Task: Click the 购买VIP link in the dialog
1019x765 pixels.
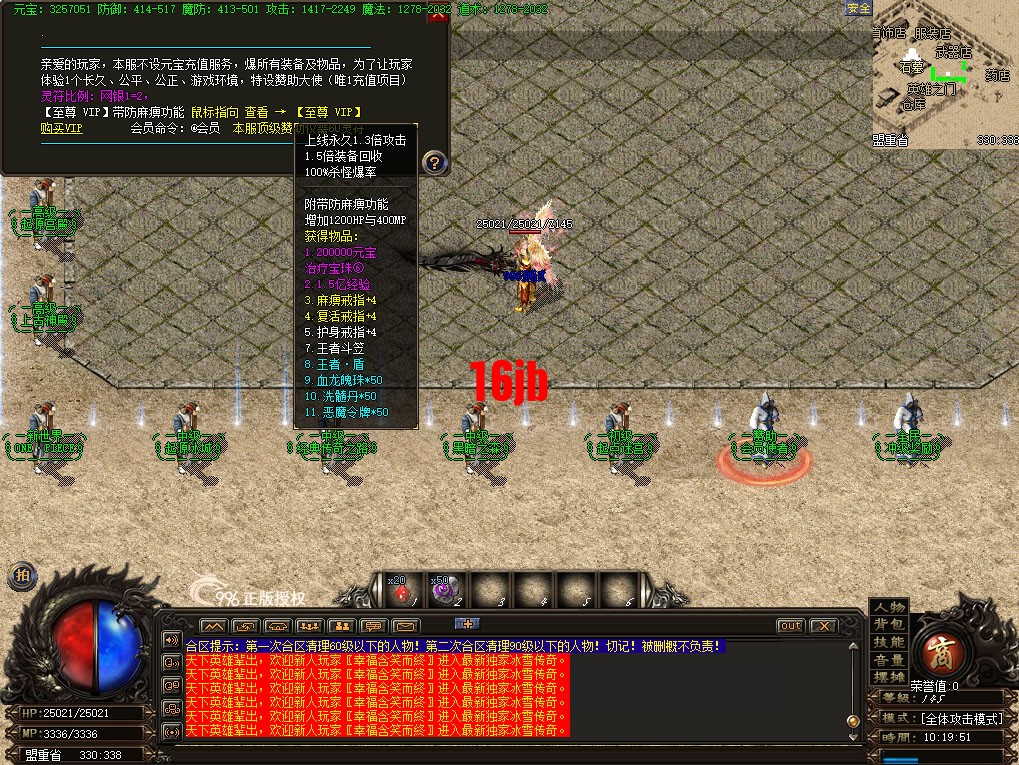Action: click(61, 128)
